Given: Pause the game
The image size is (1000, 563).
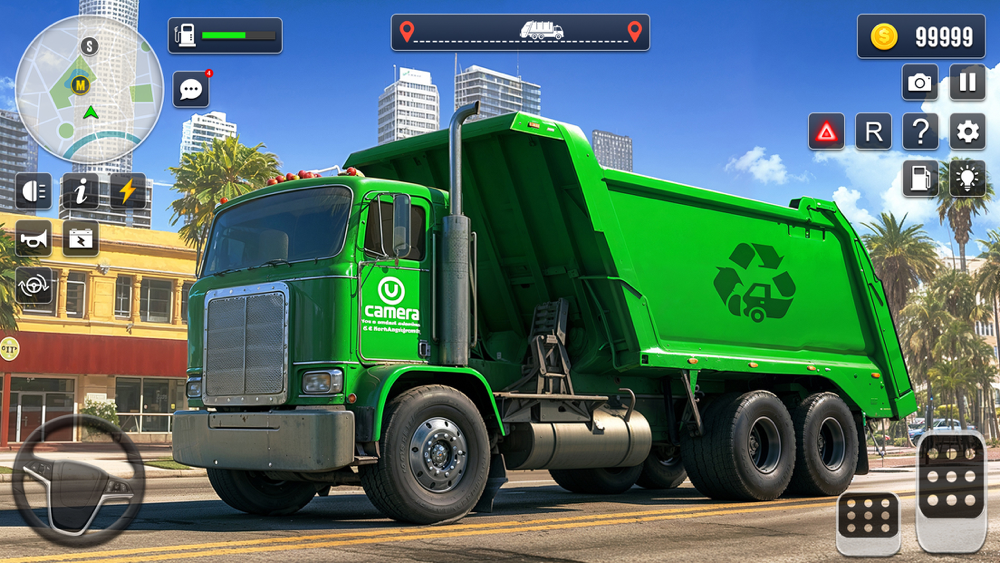Looking at the screenshot, I should coord(967,82).
